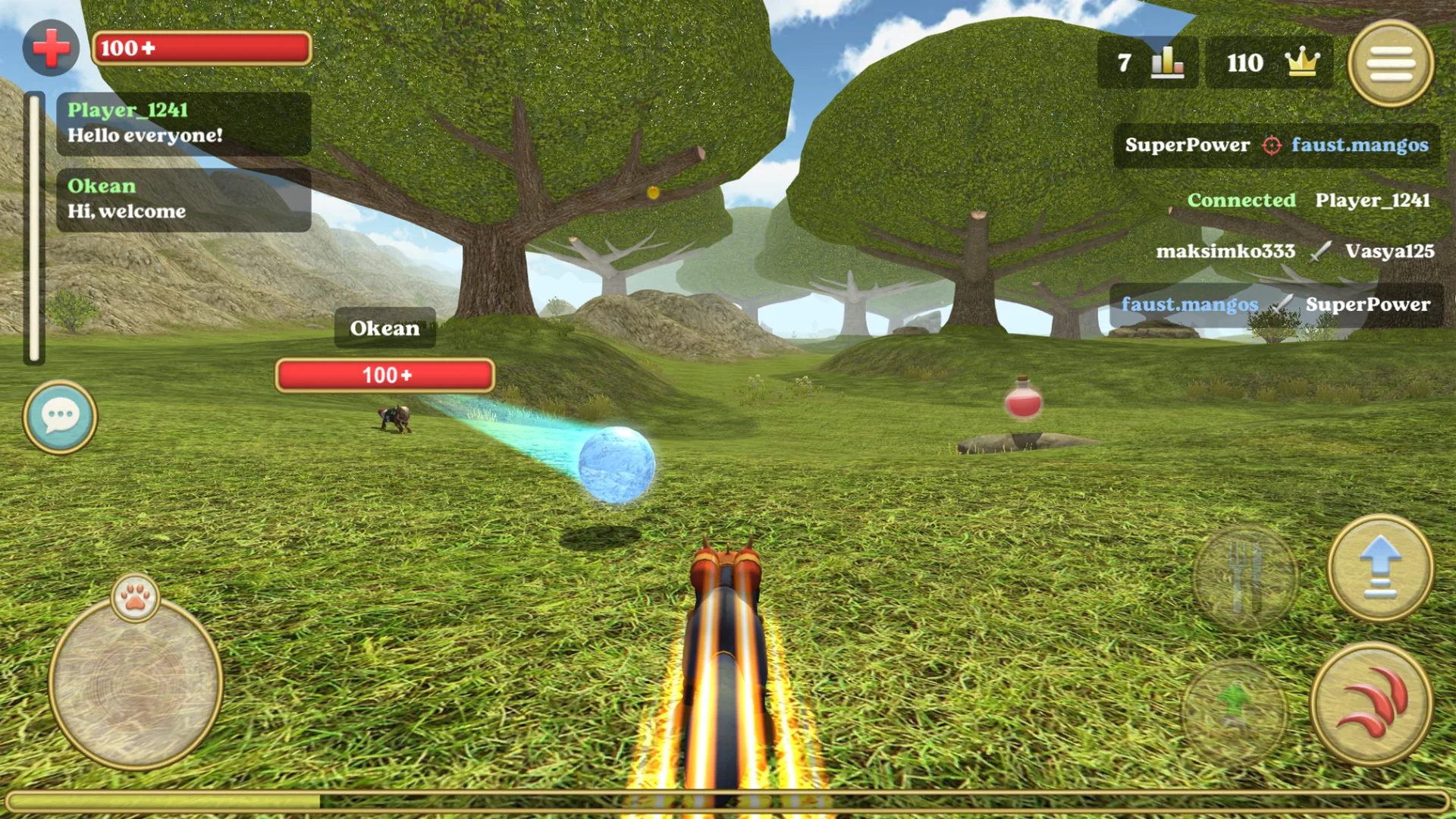Open the kill feed entry SuperPower versus faust.mangos
This screenshot has height=819, width=1456.
(x=1274, y=146)
